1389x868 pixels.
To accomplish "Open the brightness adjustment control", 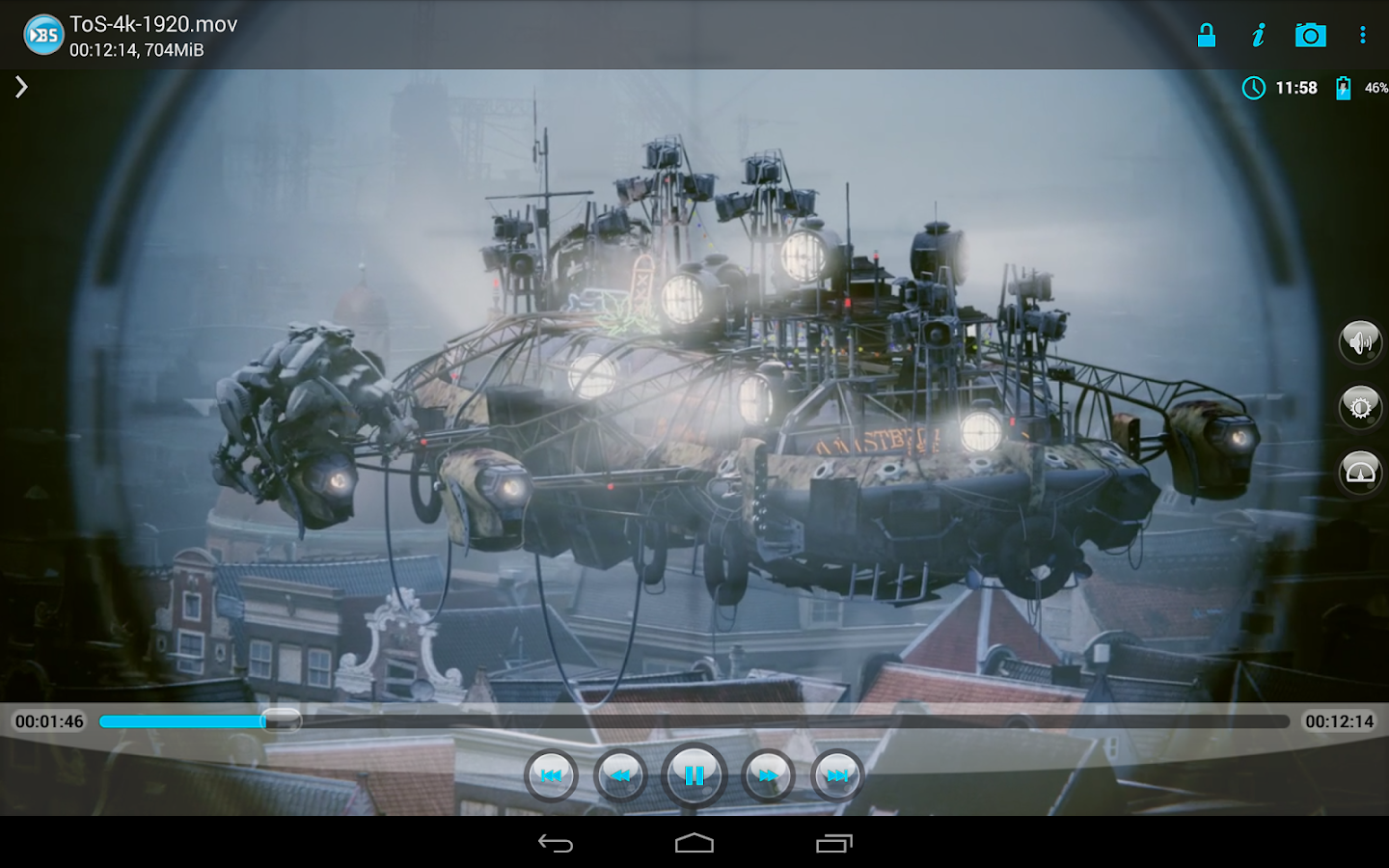I will 1360,407.
